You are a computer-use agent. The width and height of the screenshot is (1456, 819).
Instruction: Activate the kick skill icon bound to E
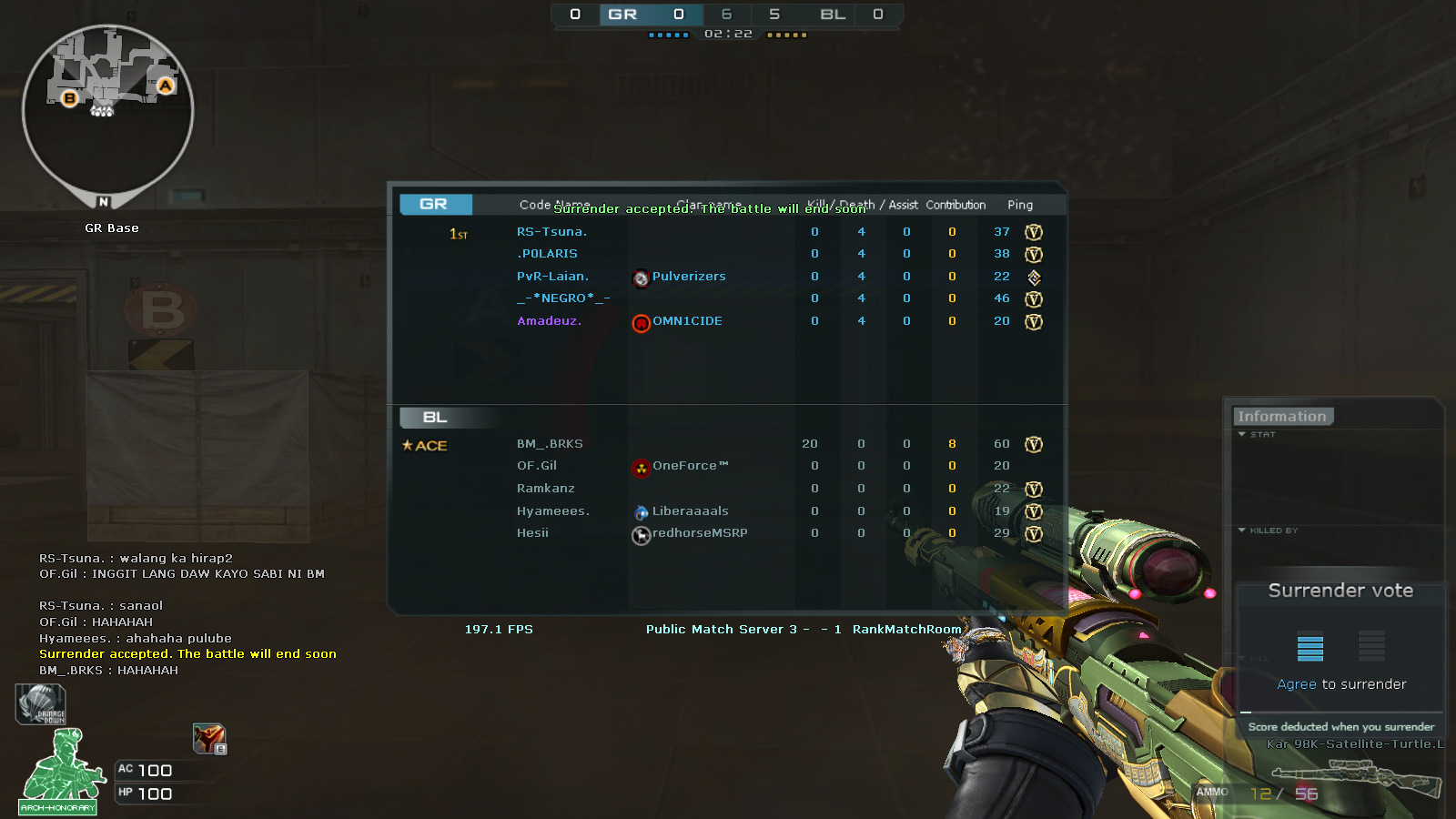click(207, 737)
